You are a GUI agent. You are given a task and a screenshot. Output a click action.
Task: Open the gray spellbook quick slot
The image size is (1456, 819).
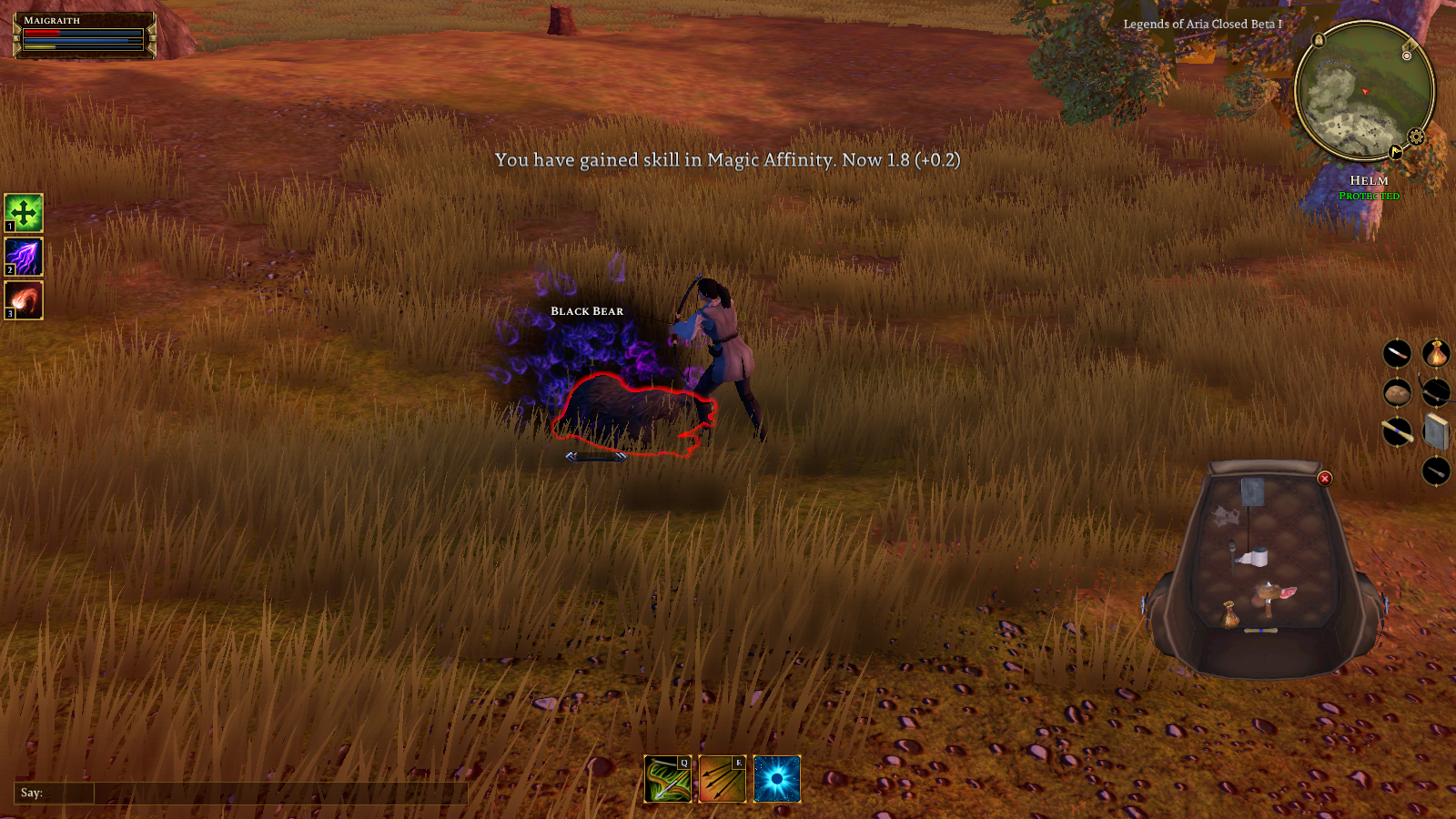1436,432
